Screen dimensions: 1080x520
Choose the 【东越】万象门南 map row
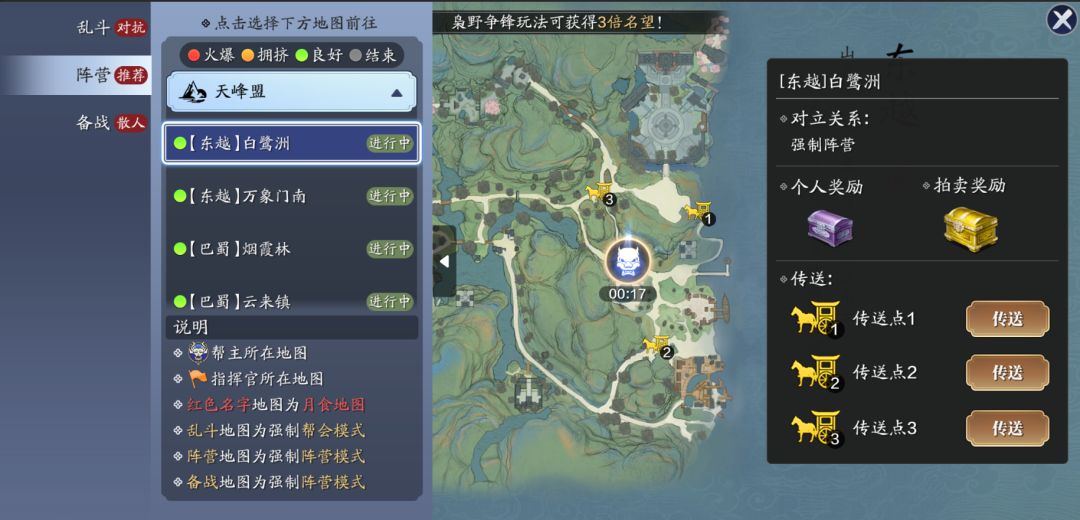click(291, 196)
